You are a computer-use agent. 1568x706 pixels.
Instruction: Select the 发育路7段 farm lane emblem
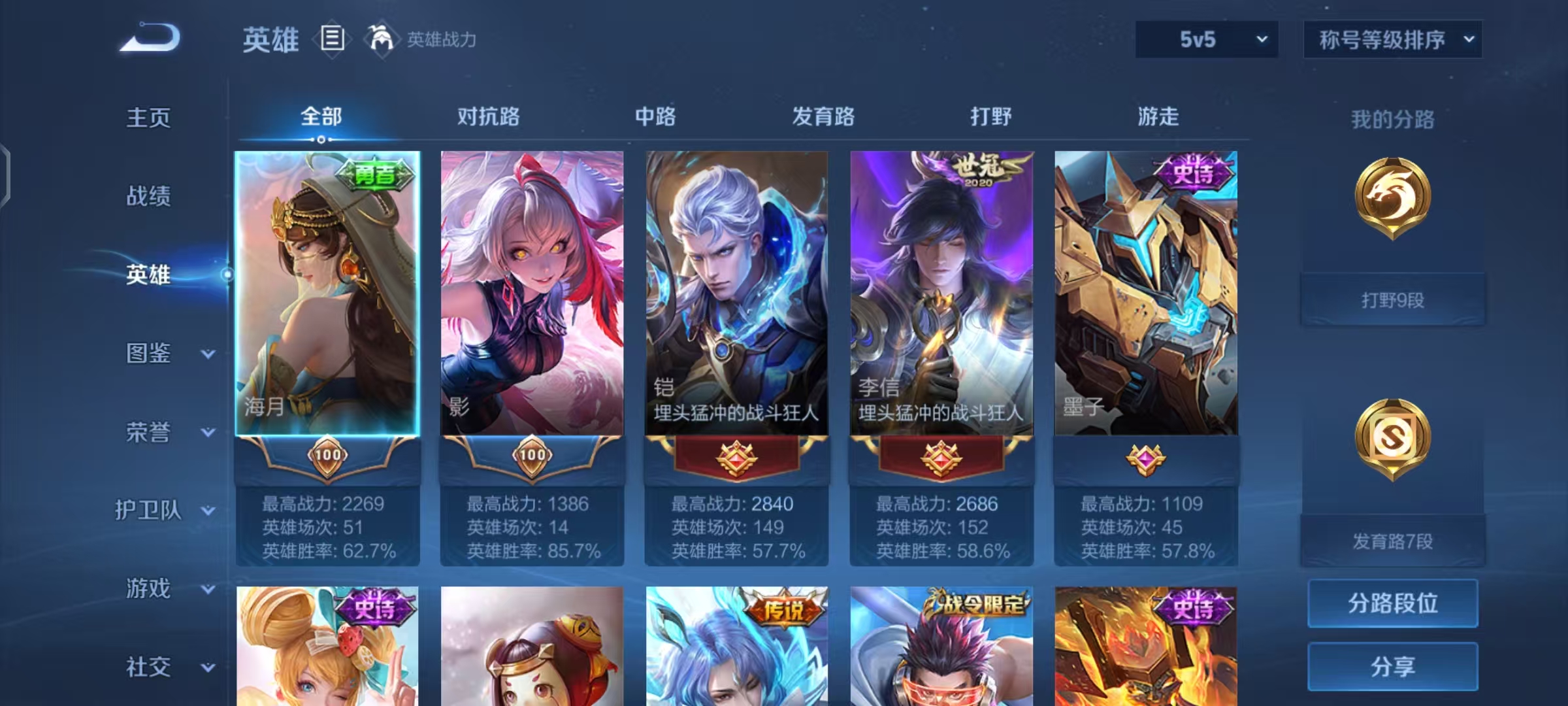click(x=1393, y=437)
